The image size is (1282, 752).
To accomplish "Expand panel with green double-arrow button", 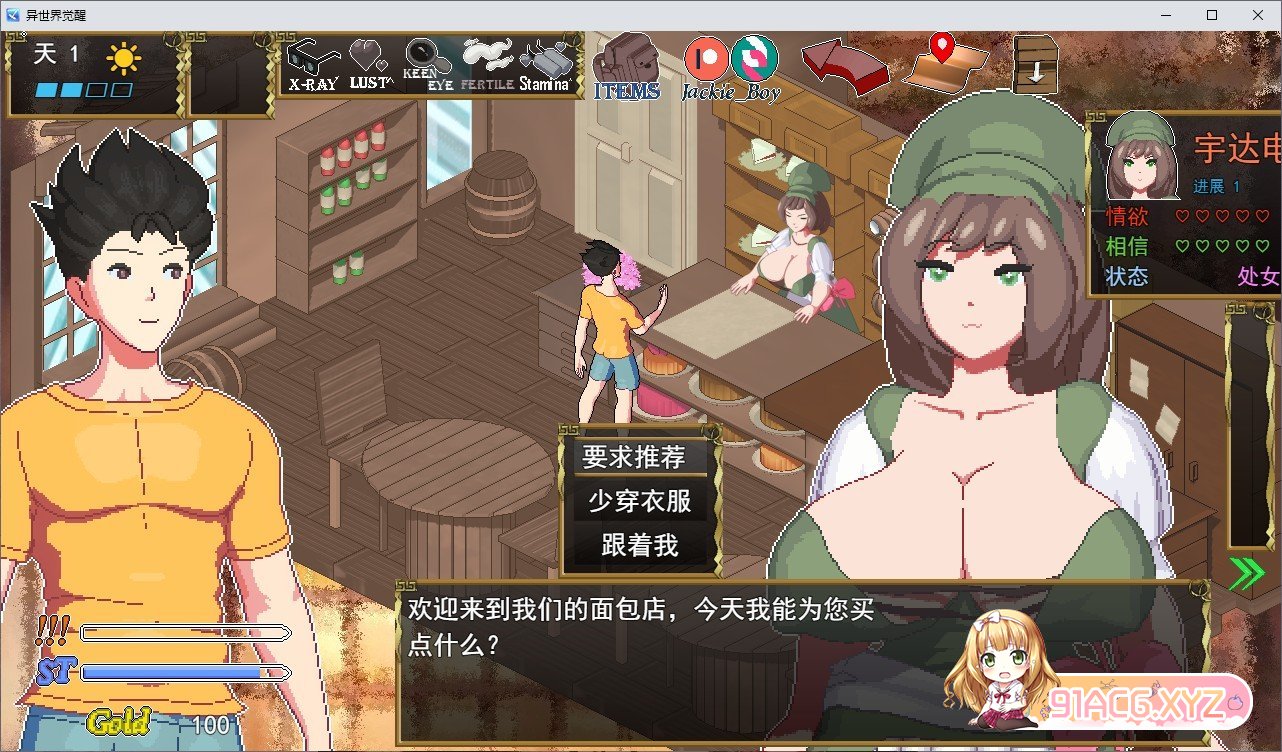I will [x=1246, y=573].
